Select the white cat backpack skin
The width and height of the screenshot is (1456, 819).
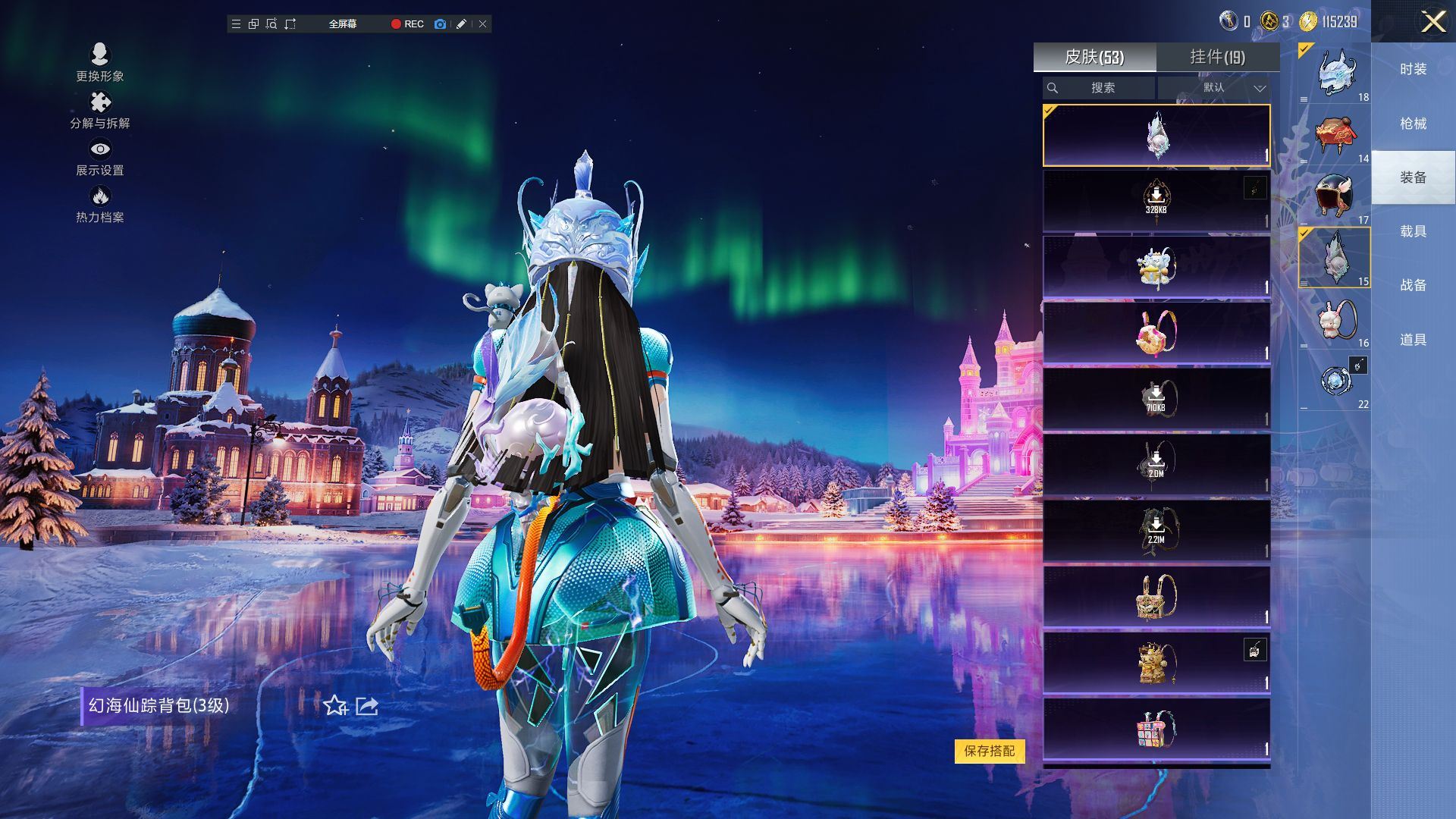pyautogui.click(x=1156, y=267)
